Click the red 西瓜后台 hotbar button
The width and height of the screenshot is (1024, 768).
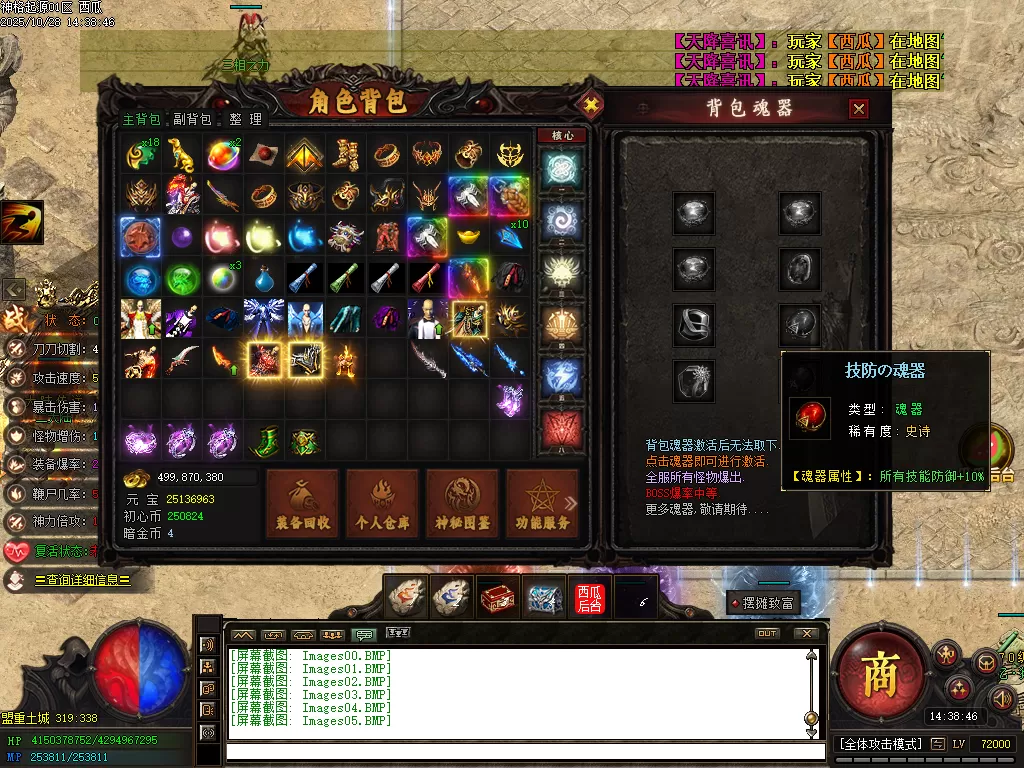[x=590, y=597]
